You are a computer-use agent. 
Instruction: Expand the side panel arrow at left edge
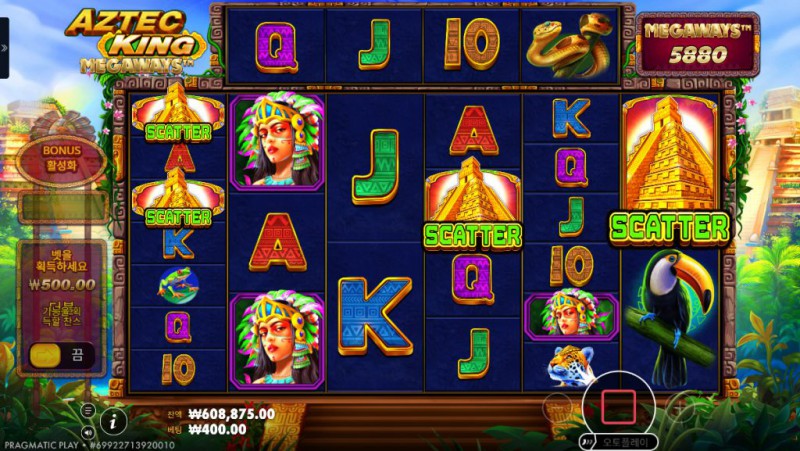click(4, 48)
